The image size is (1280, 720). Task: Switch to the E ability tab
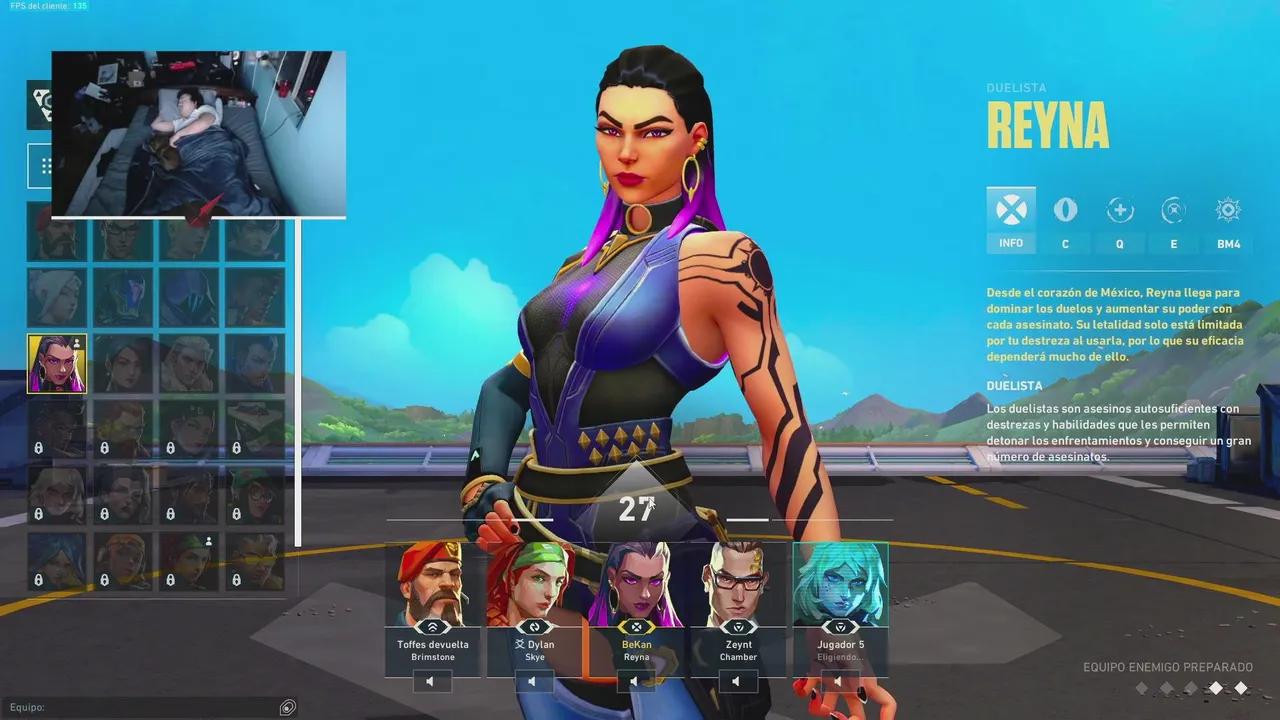(1173, 210)
